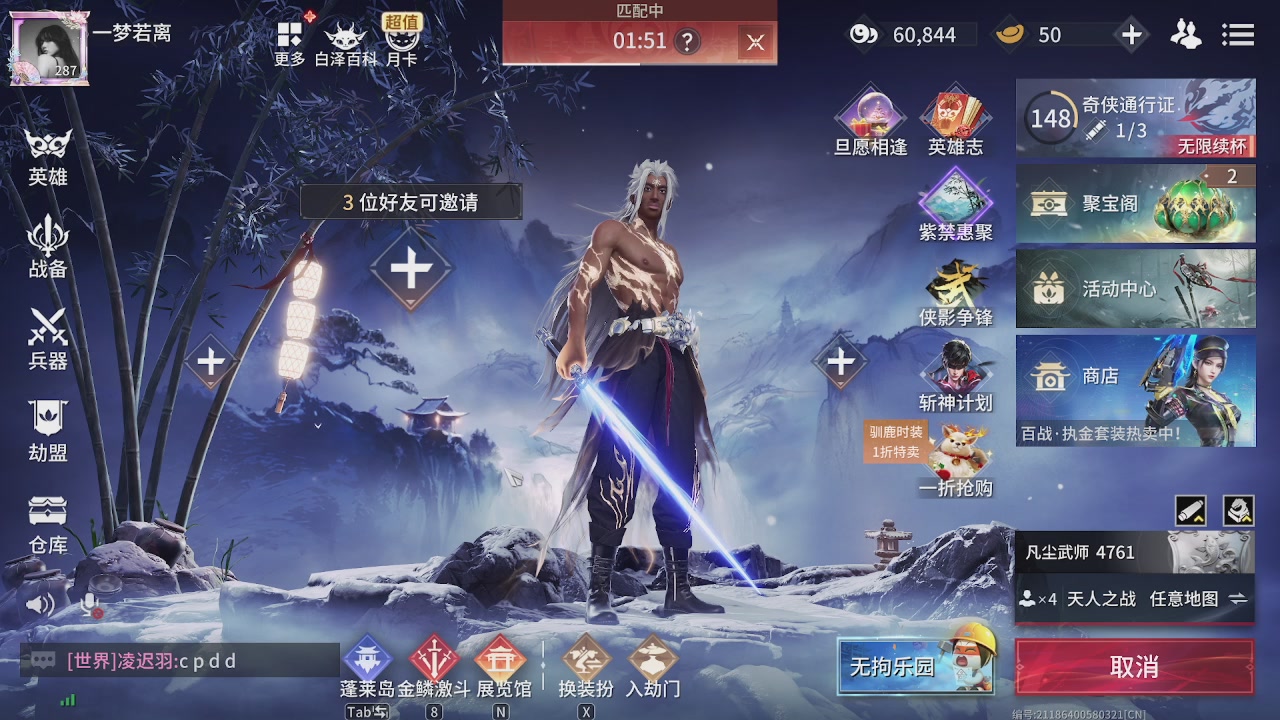The height and width of the screenshot is (720, 1280).
Task: Expand the scroll icon with yellow chevron
Action: point(1193,511)
